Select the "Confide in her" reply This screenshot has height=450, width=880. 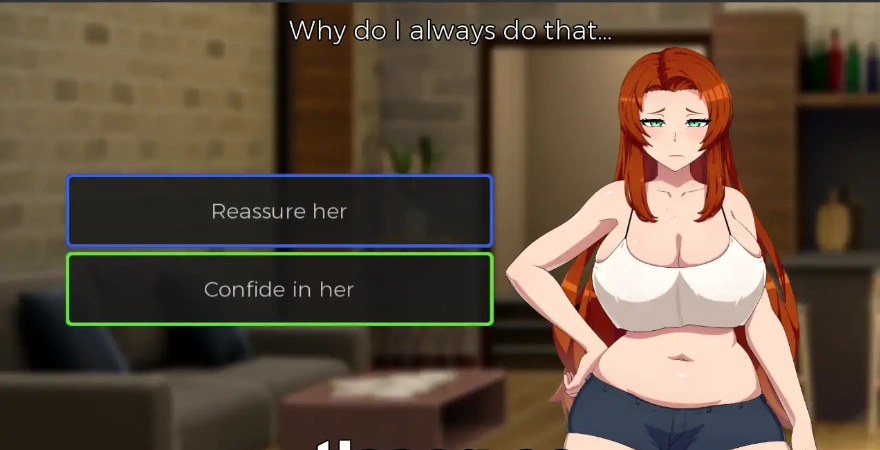pyautogui.click(x=279, y=289)
